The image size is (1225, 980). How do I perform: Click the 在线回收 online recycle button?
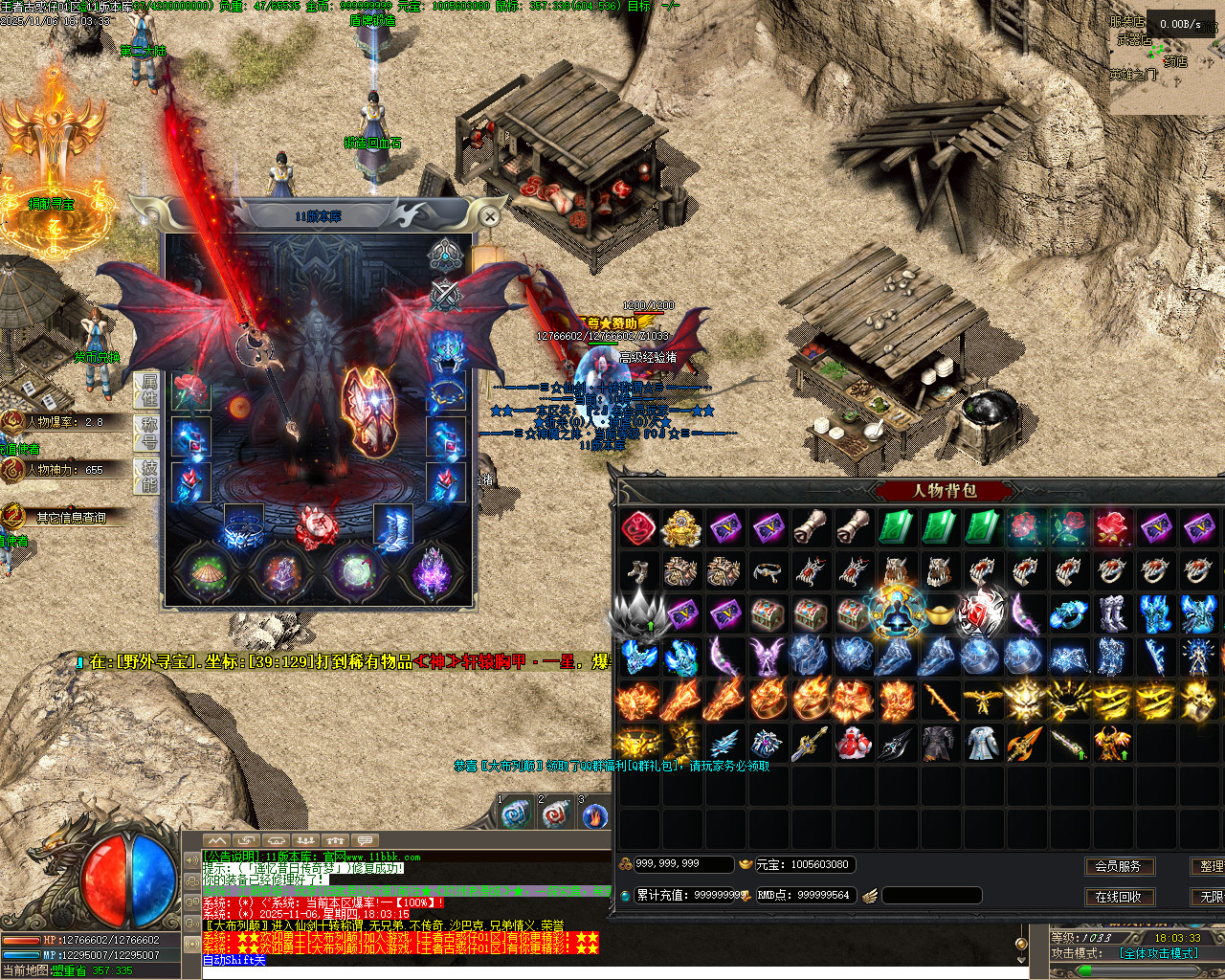click(1118, 897)
